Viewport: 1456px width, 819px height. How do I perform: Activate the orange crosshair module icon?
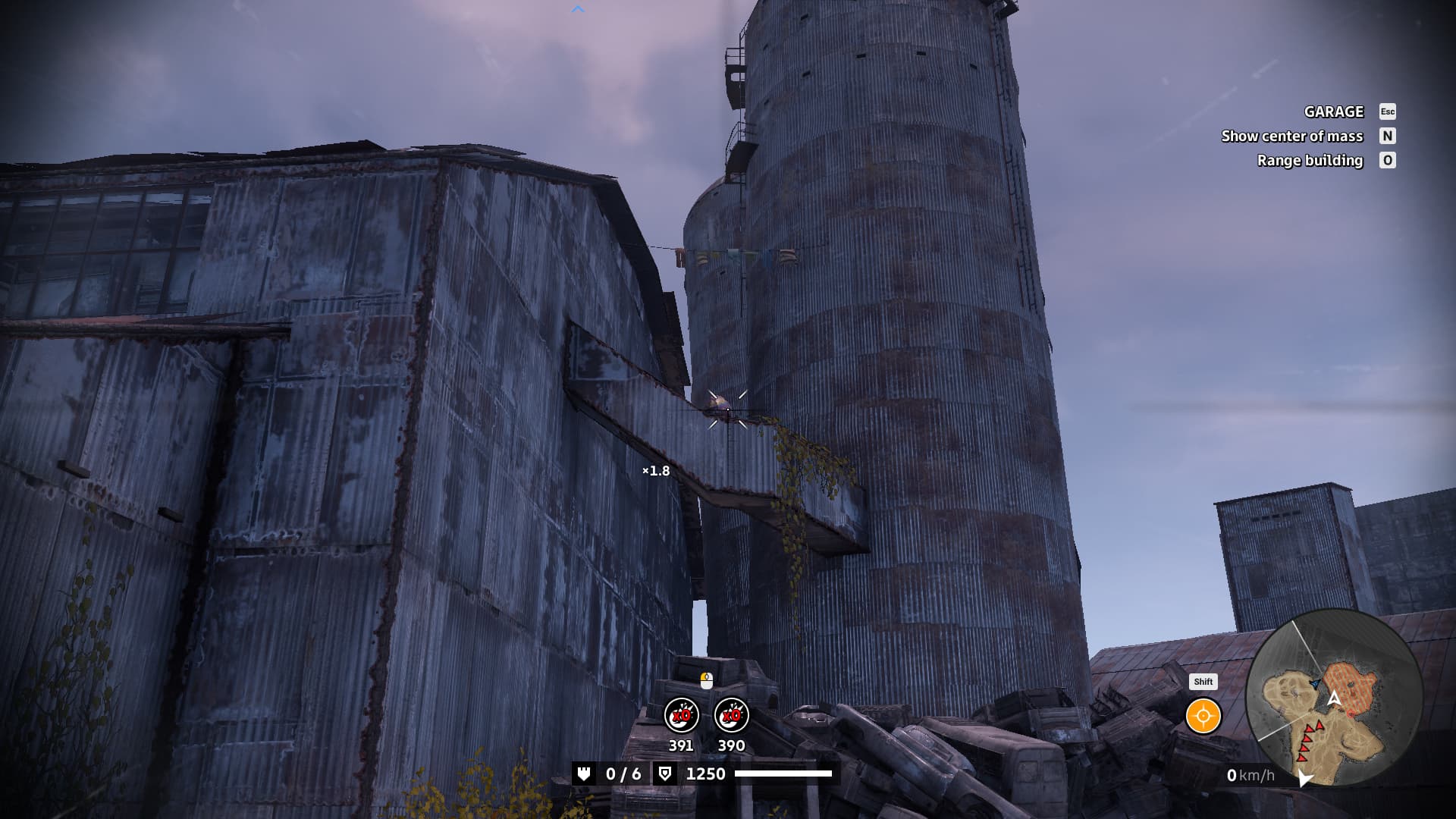tap(1203, 716)
